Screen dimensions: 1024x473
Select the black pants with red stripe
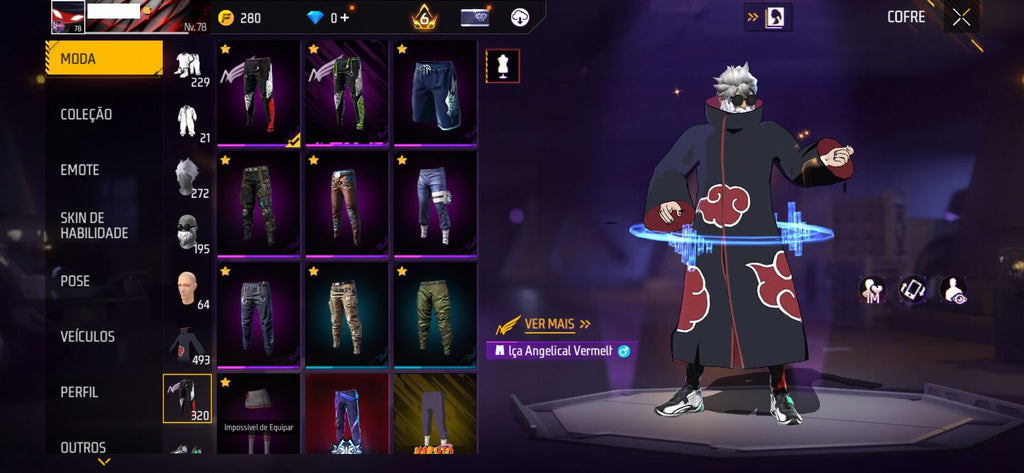pyautogui.click(x=258, y=92)
